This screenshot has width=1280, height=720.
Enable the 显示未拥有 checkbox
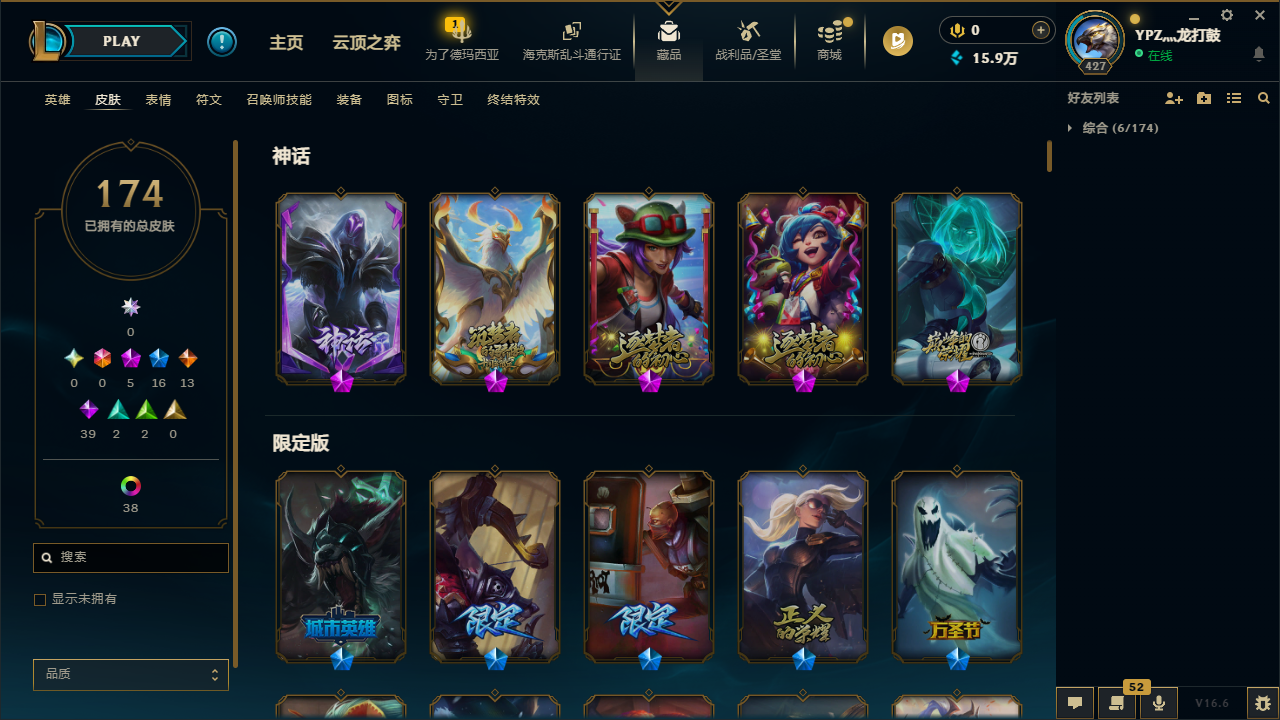pos(40,599)
